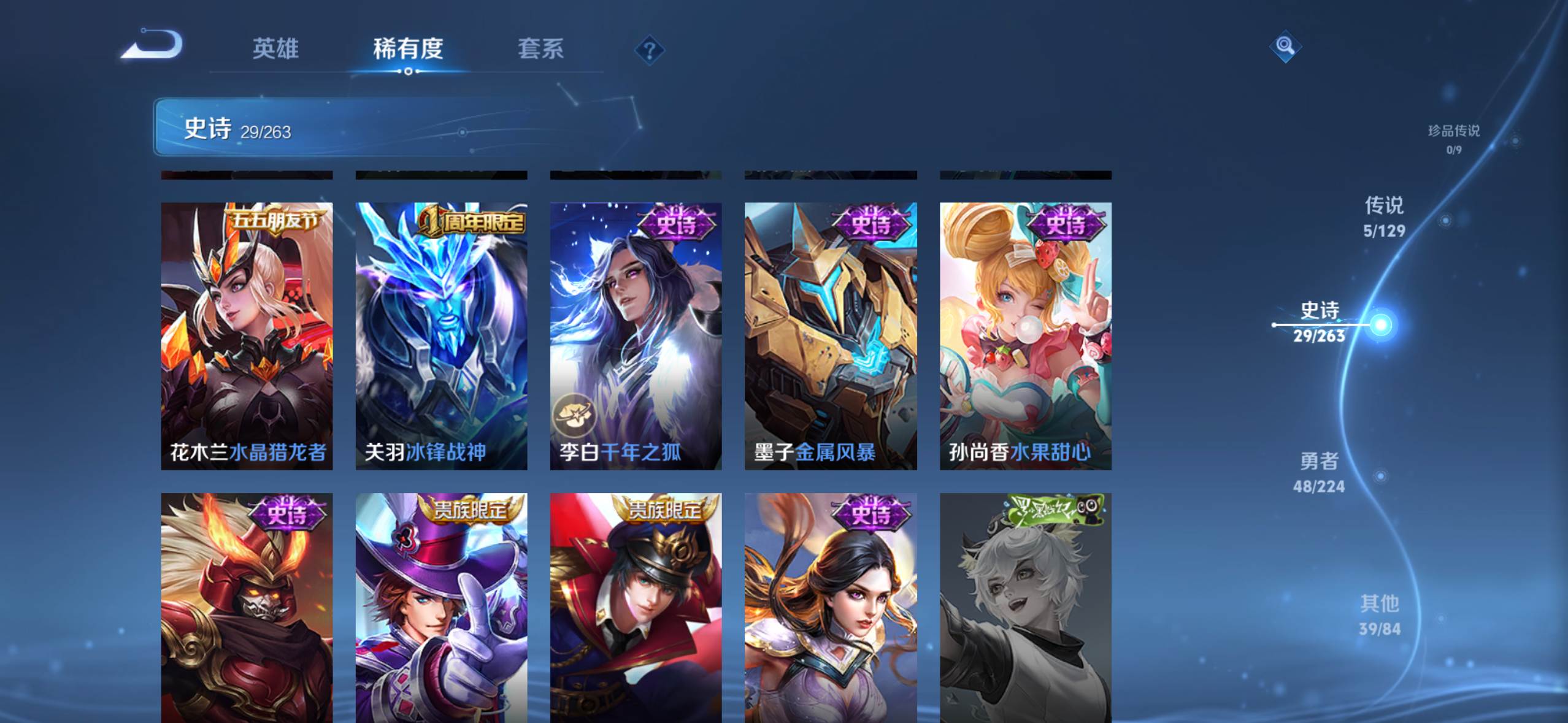This screenshot has width=1568, height=723.
Task: View the 墨子 金属风暴 skin card
Action: [x=830, y=336]
